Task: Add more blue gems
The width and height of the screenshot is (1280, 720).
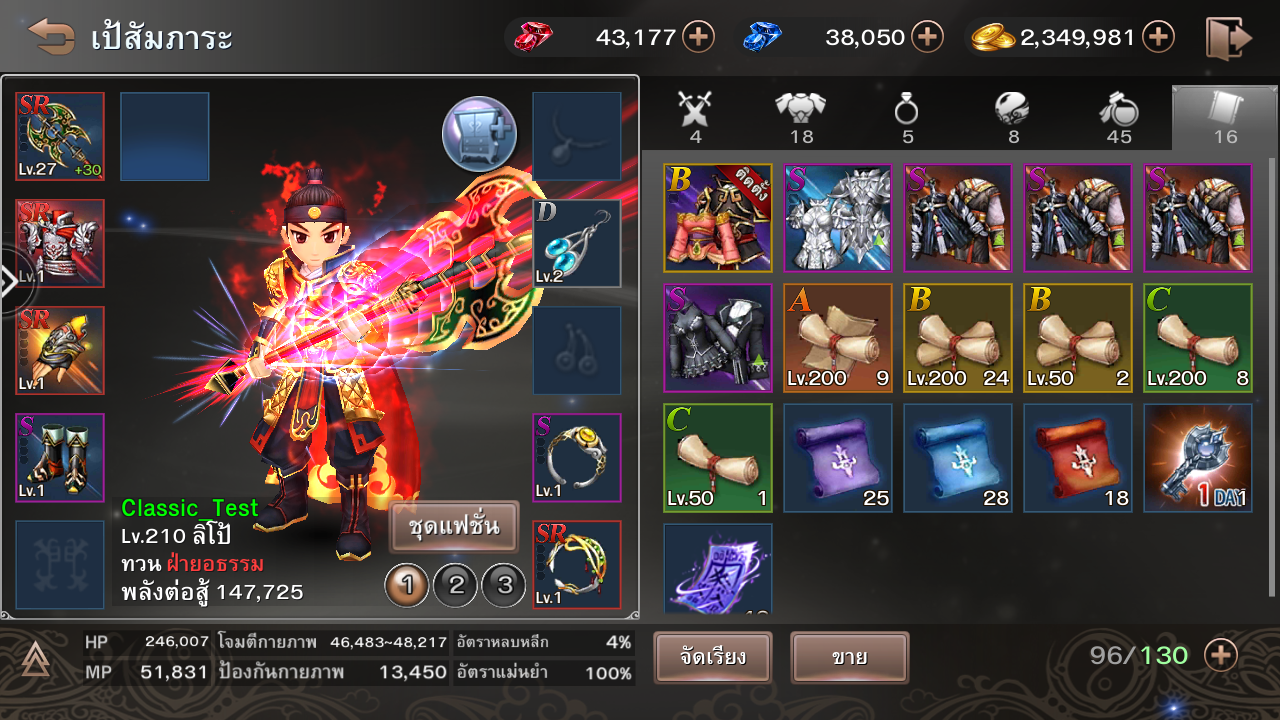Action: pos(928,38)
